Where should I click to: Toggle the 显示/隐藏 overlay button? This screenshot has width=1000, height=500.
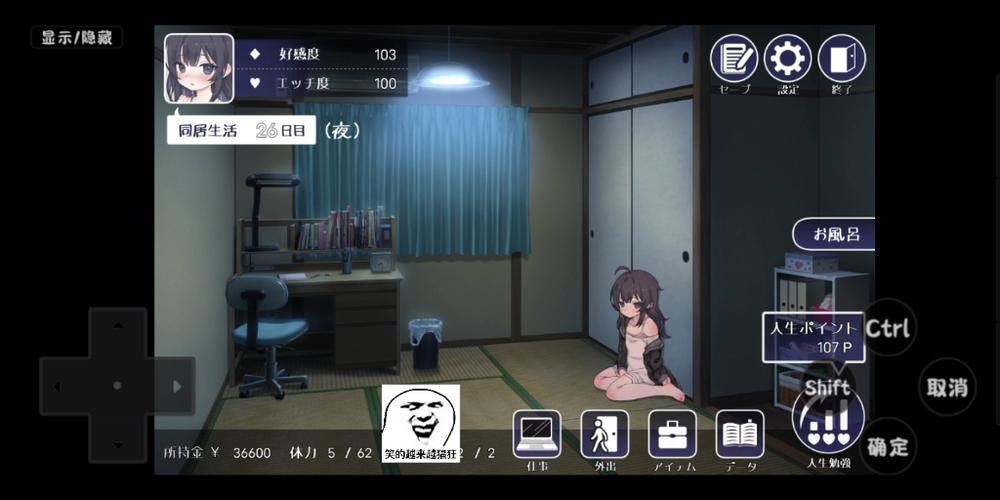77,38
